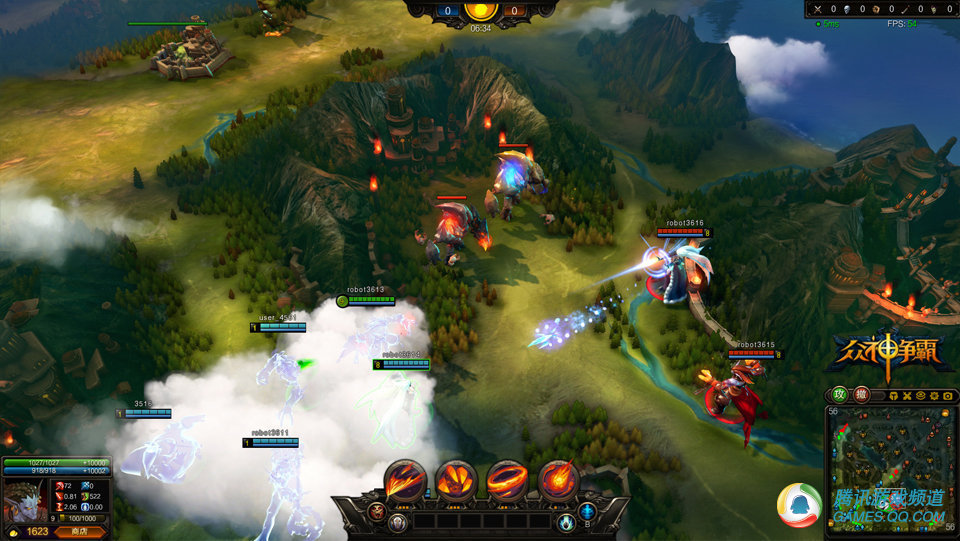This screenshot has height=541, width=960.
Task: Take a screenshot with the camera icon
Action: coord(947,396)
